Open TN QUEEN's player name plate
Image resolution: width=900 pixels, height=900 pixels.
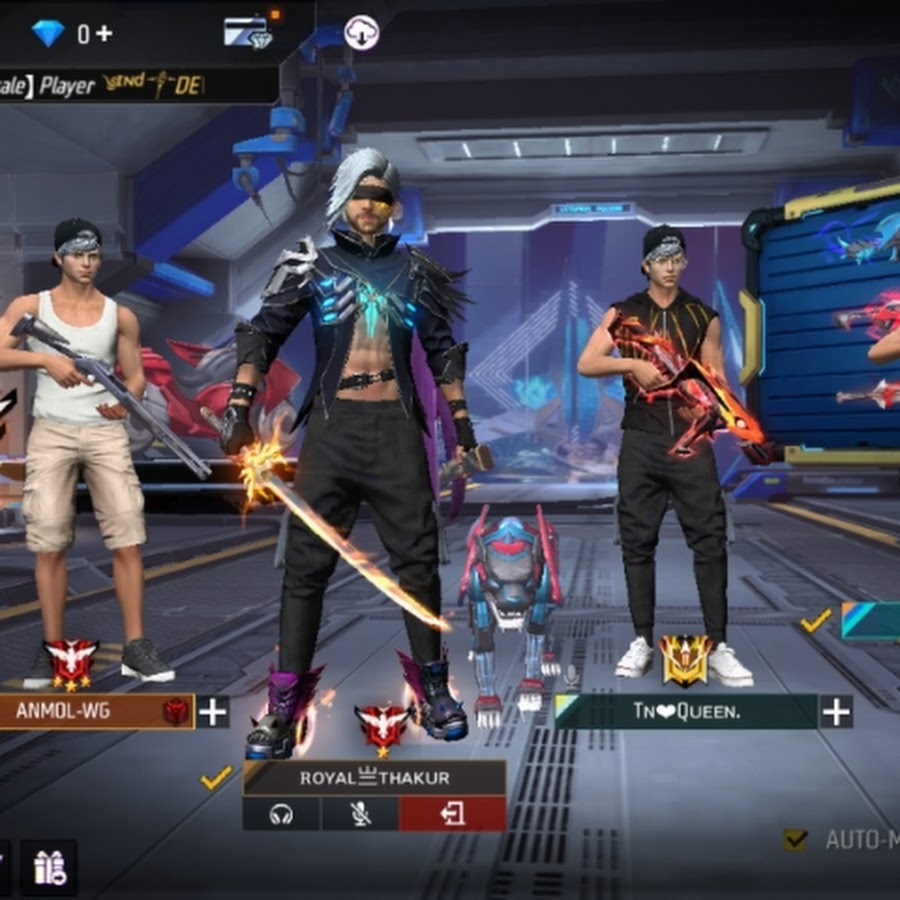686,712
